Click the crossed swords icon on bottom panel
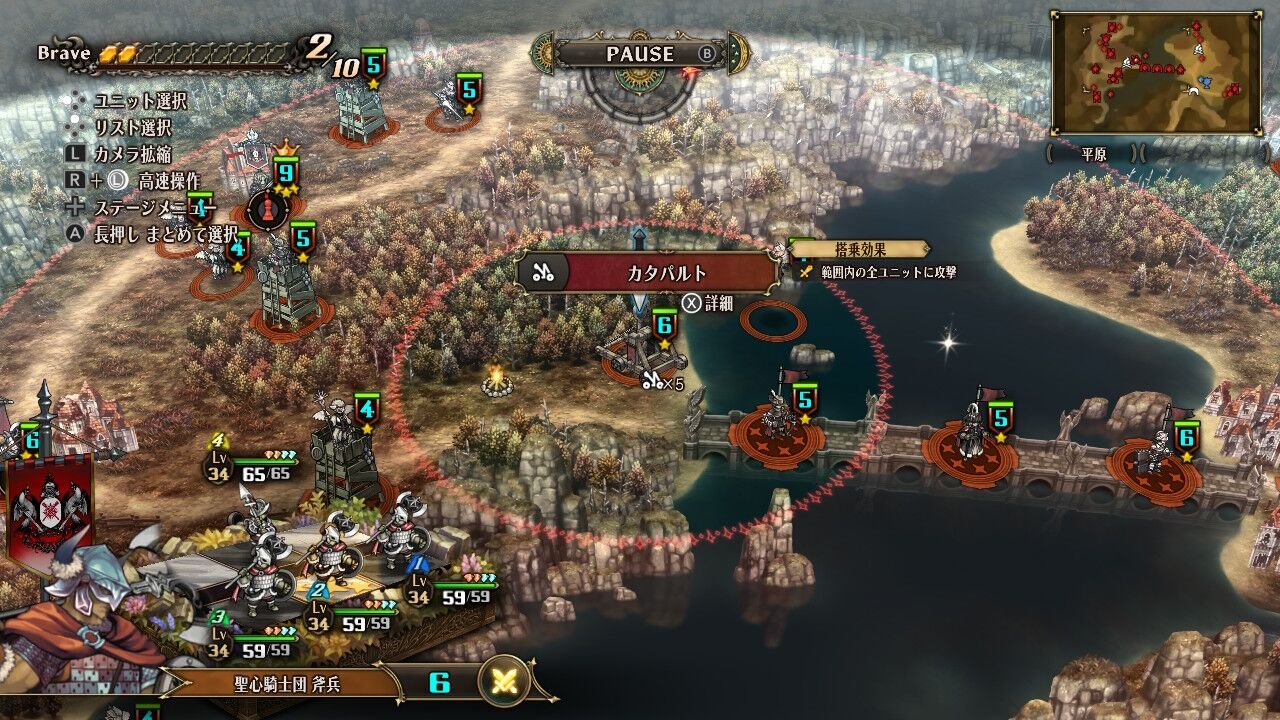 (x=505, y=683)
